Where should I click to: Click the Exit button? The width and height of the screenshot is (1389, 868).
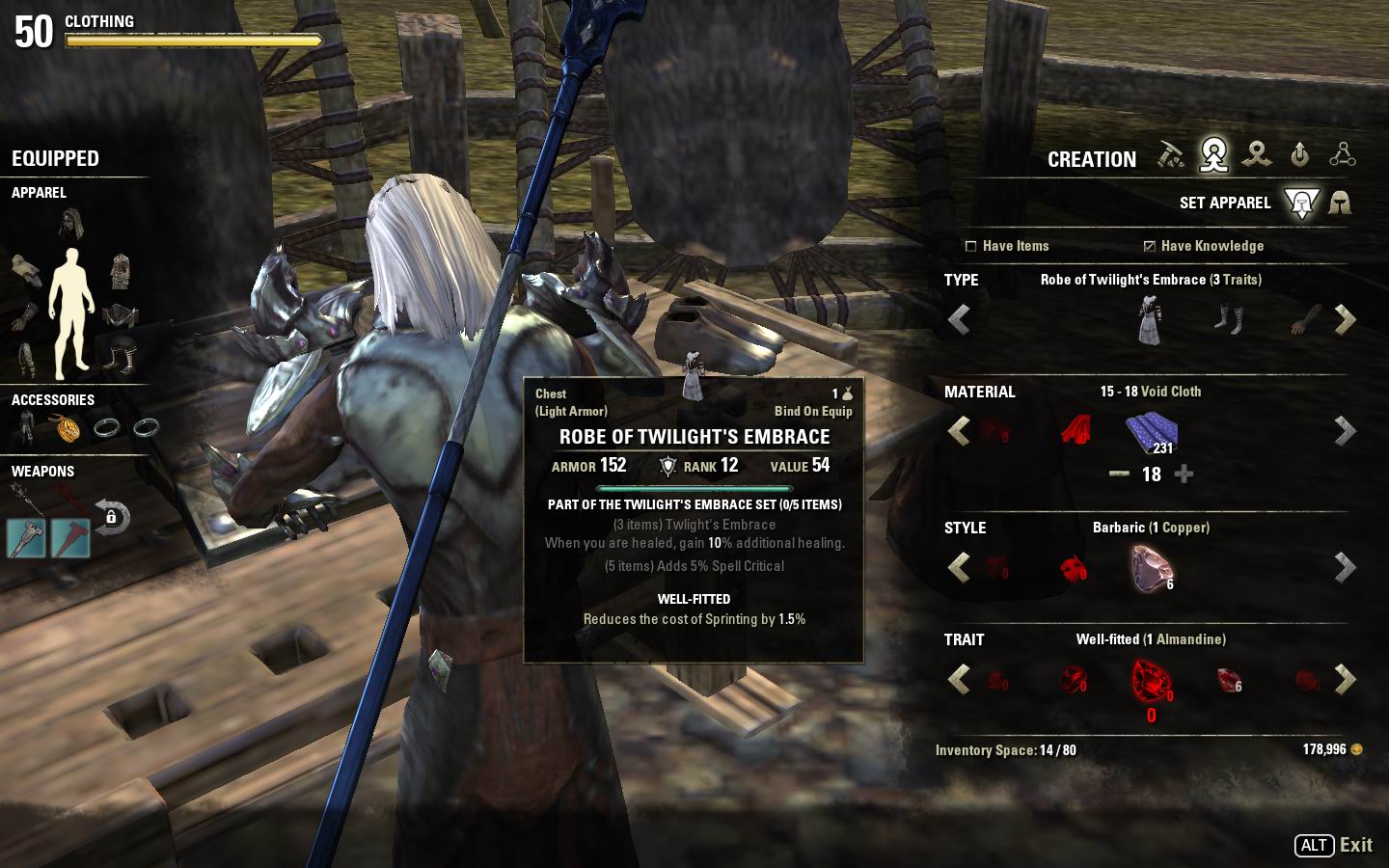[1334, 845]
